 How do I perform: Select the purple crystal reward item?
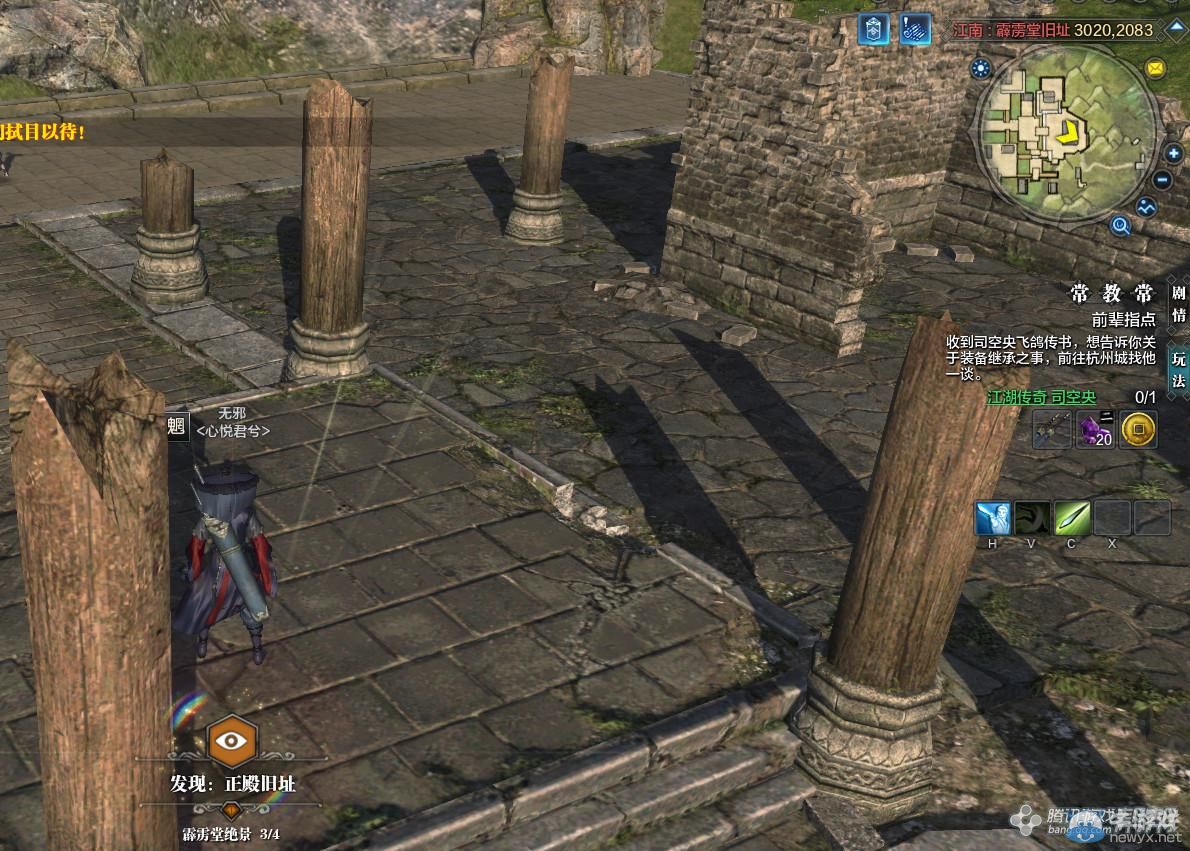pos(1095,429)
